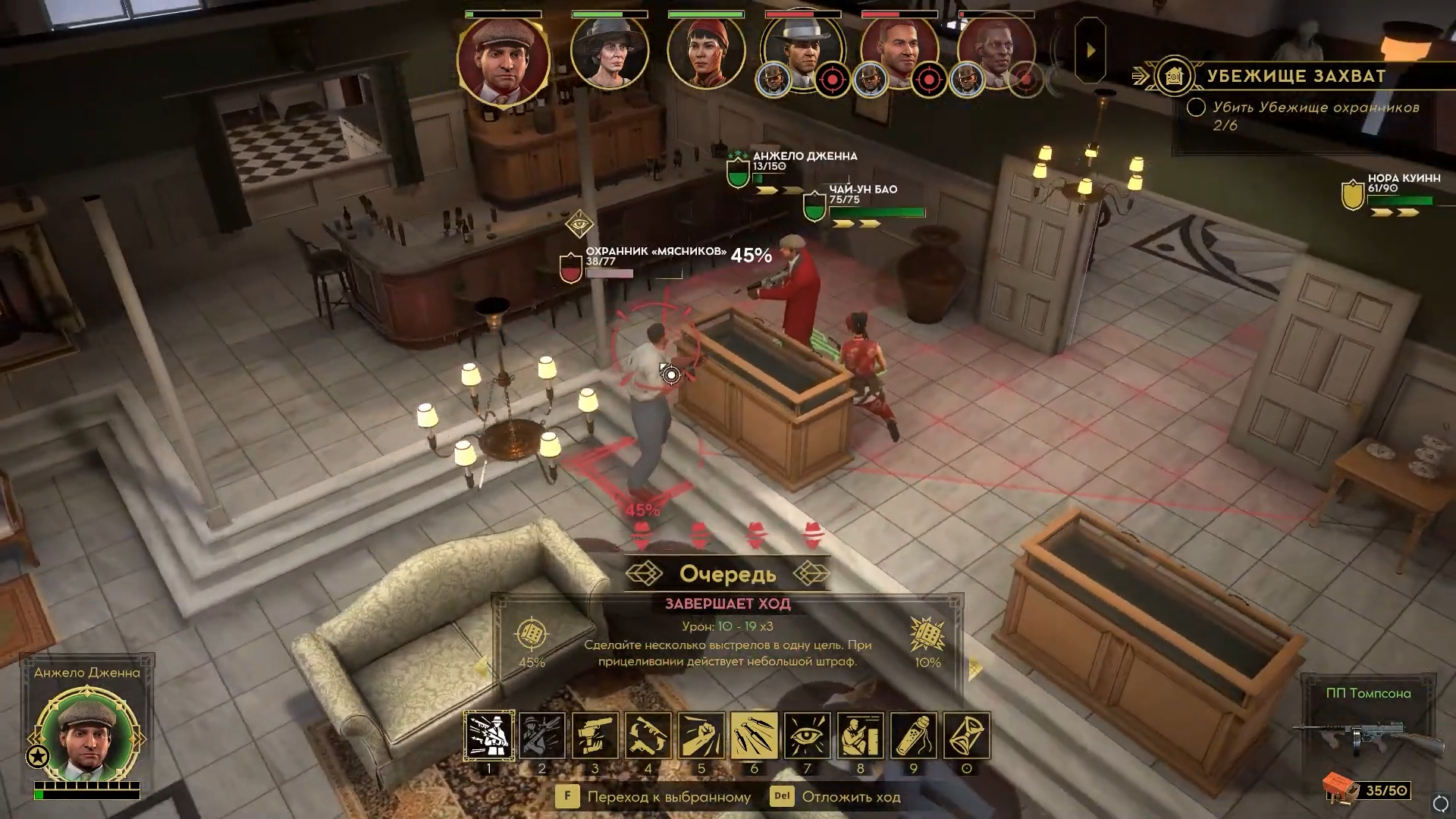Select the throwing knives ability
The image size is (1456, 819).
tap(755, 735)
